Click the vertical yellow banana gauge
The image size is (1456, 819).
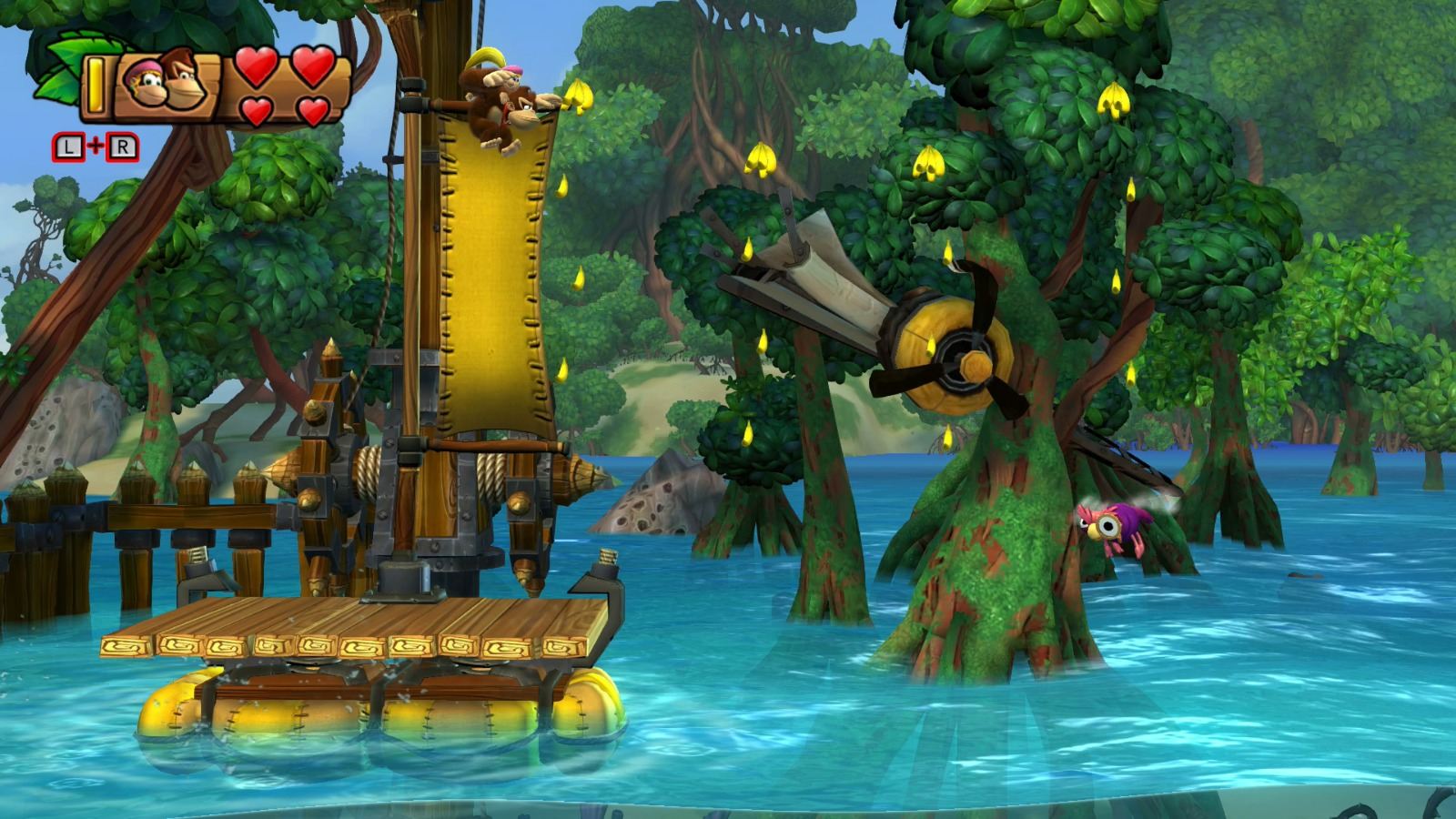(95, 85)
